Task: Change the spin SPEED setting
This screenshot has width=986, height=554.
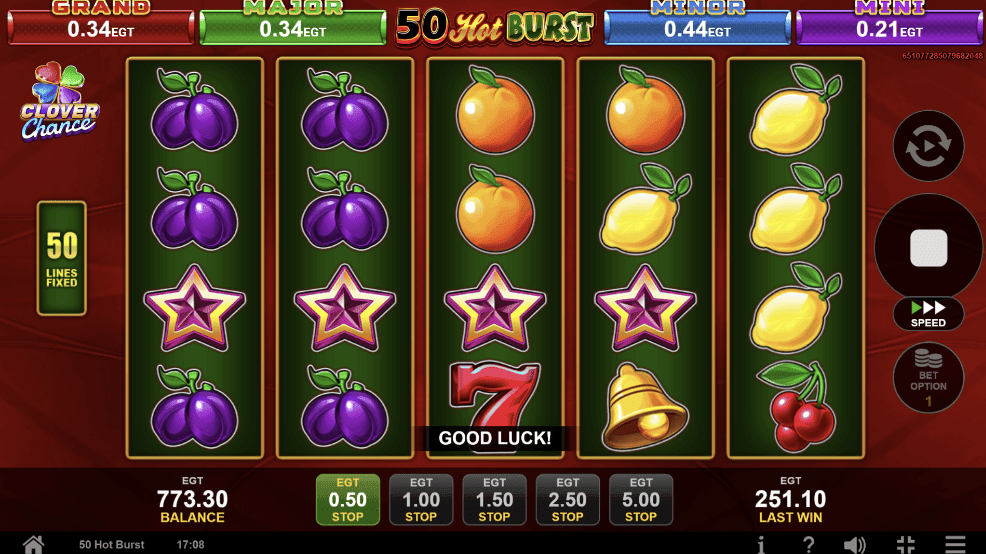Action: (928, 314)
